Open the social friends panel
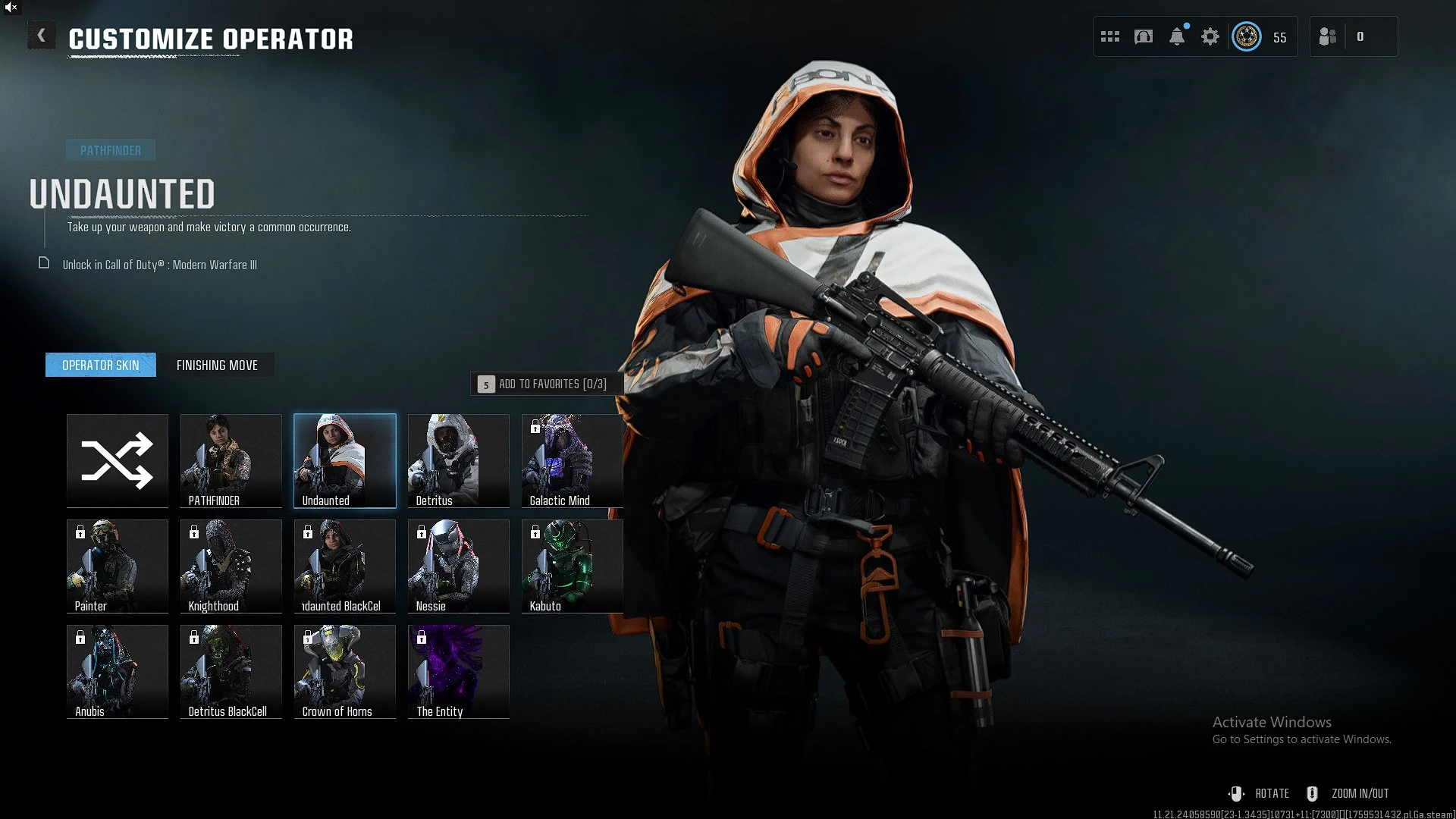1456x819 pixels. point(1328,36)
